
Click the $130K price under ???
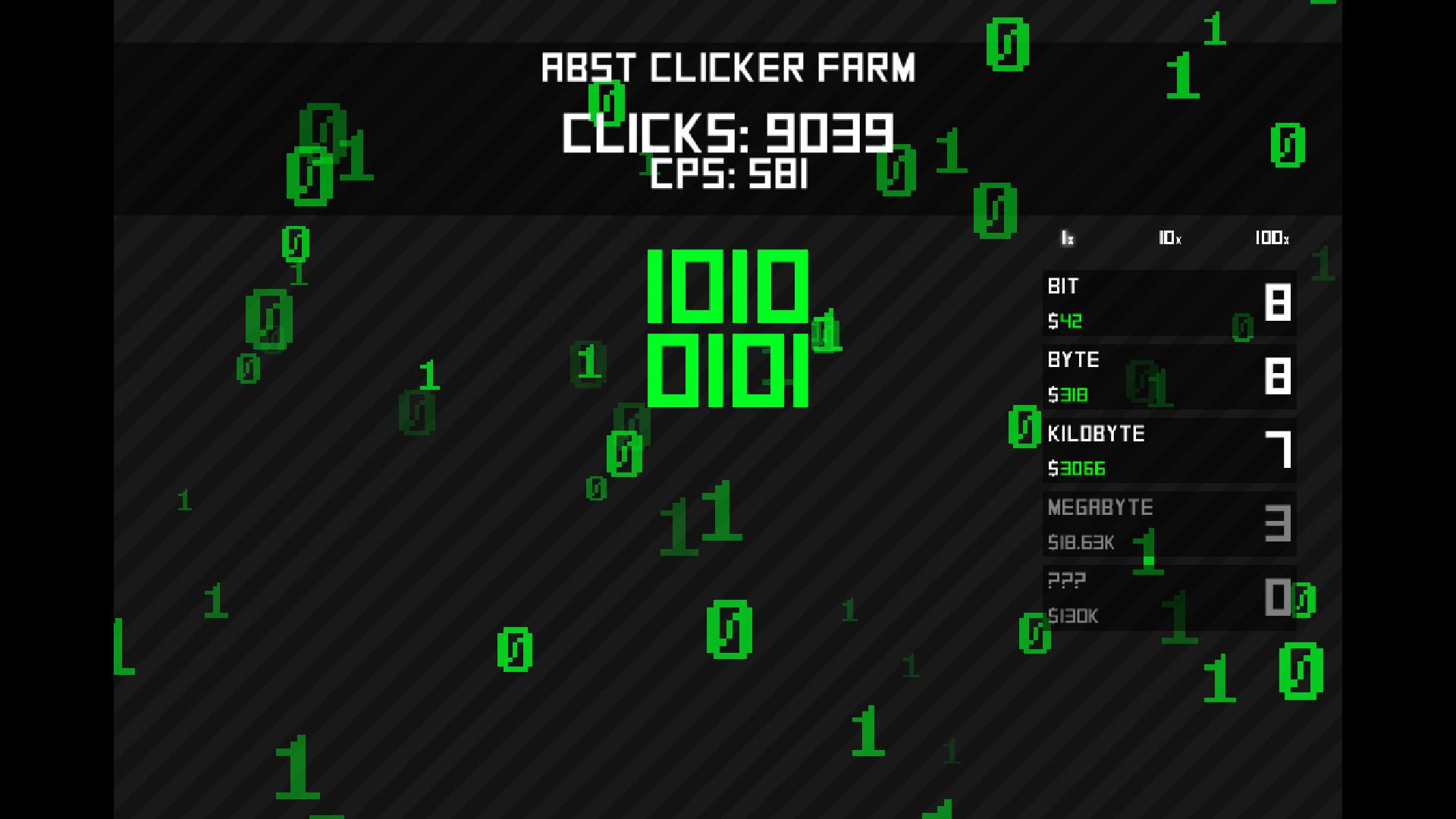click(1073, 617)
